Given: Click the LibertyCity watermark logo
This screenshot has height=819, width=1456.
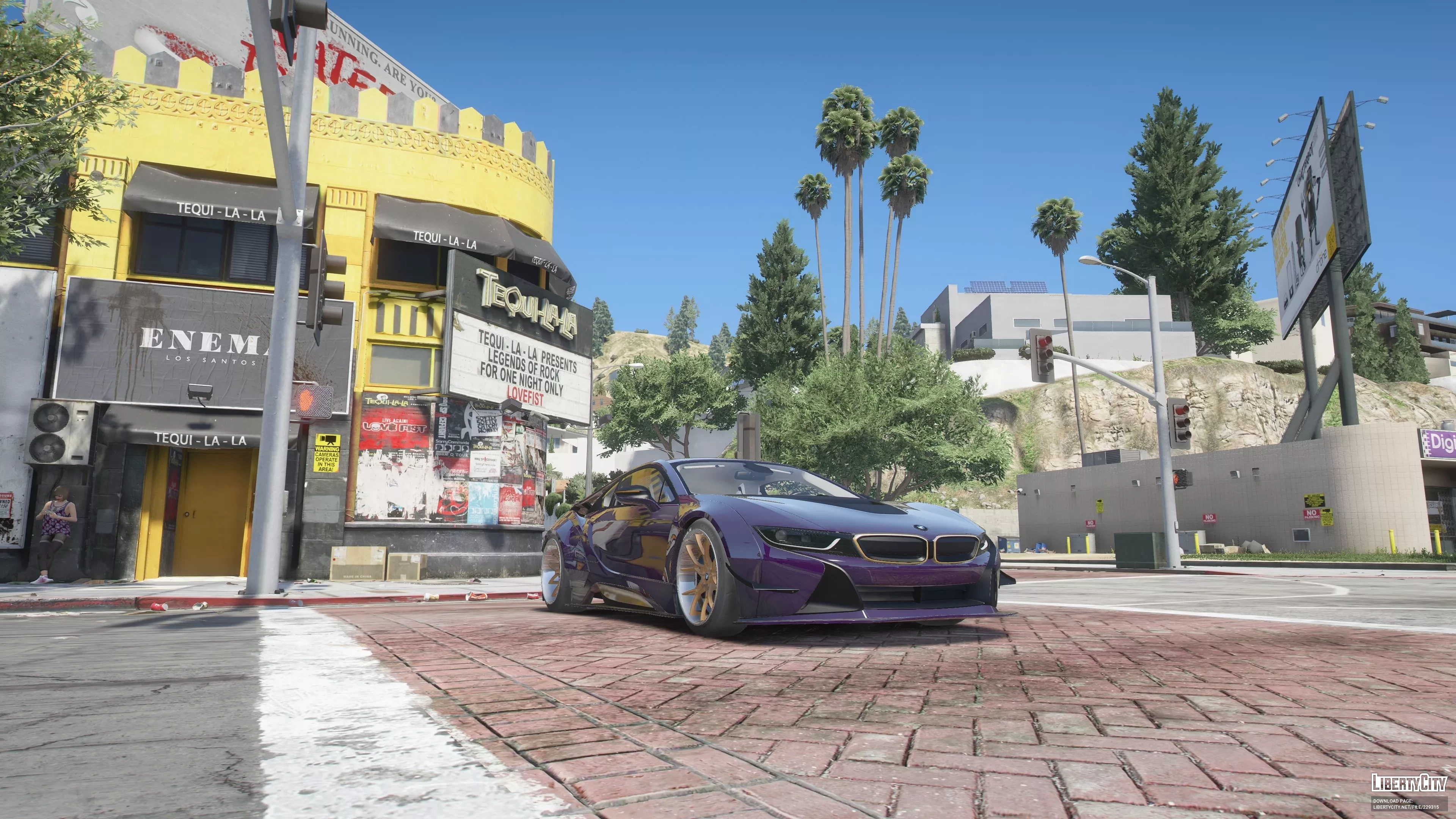Looking at the screenshot, I should [x=1409, y=782].
